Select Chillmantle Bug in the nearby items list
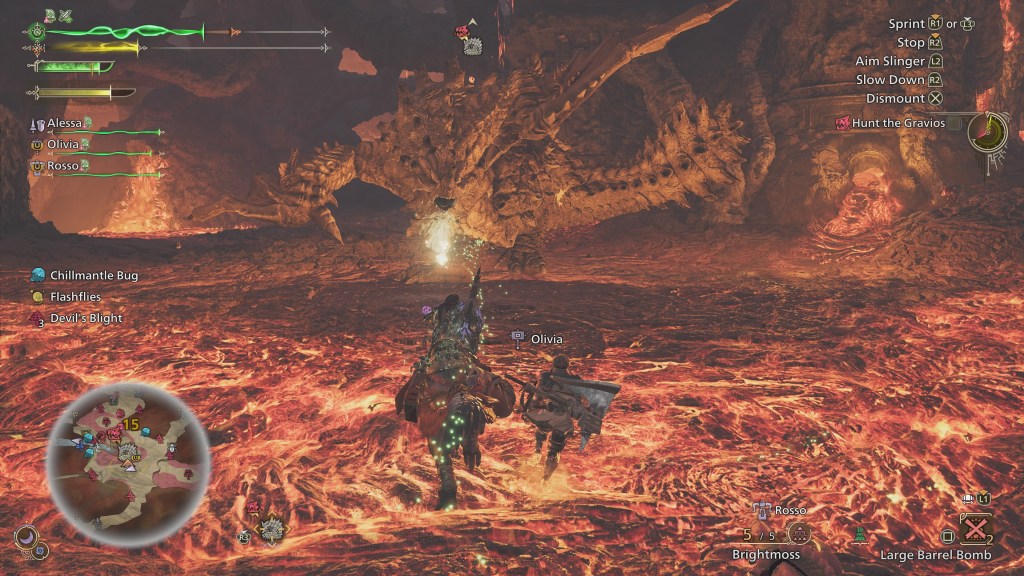Viewport: 1024px width, 576px height. (x=93, y=275)
